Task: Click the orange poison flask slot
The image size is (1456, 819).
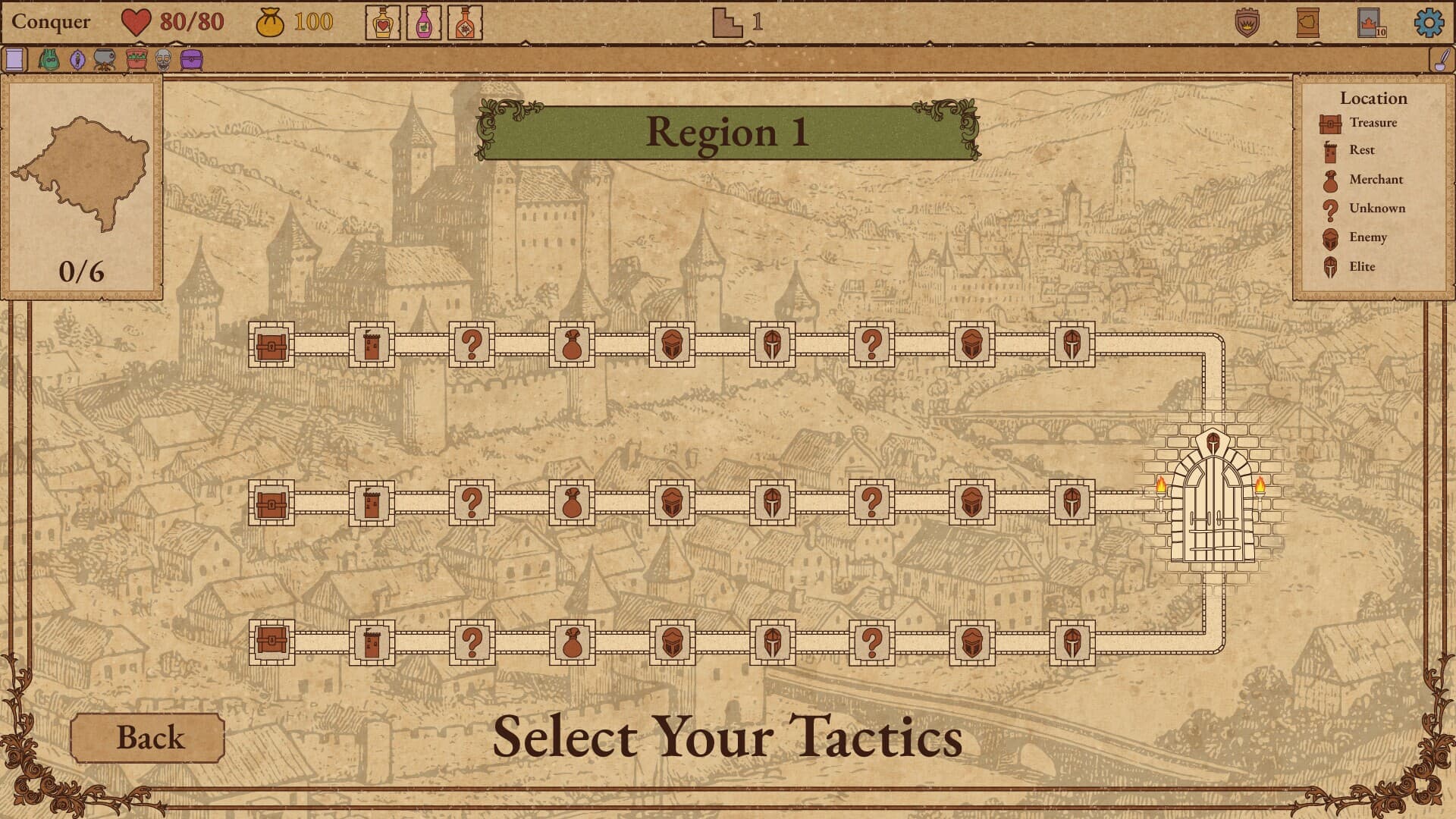Action: point(464,21)
